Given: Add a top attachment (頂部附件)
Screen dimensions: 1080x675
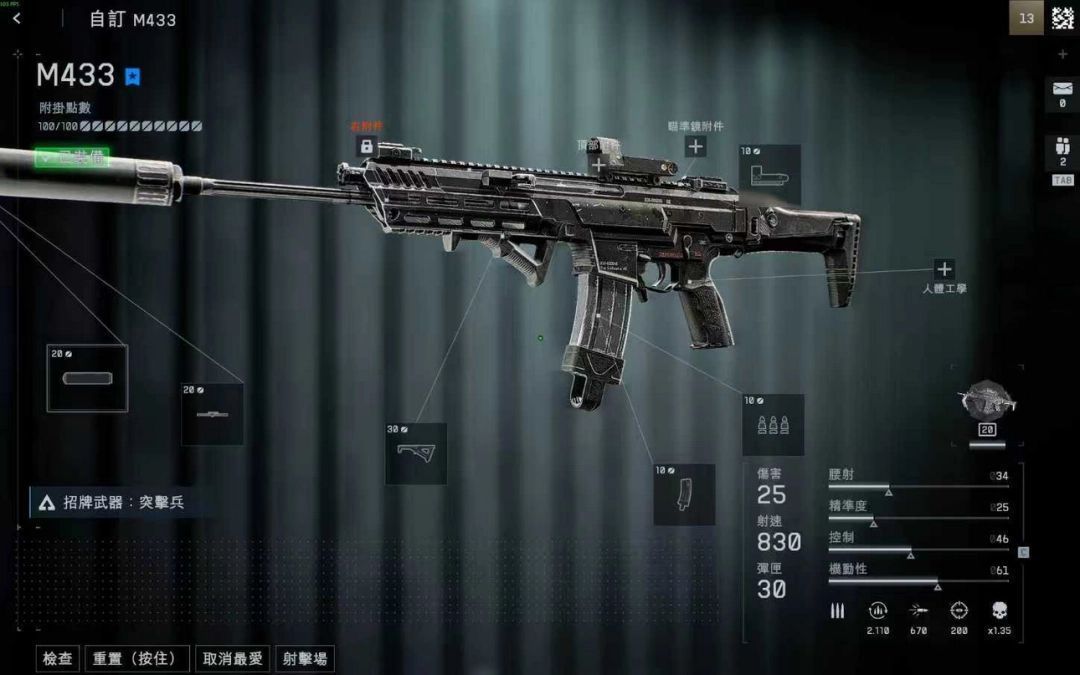Looking at the screenshot, I should click(599, 164).
